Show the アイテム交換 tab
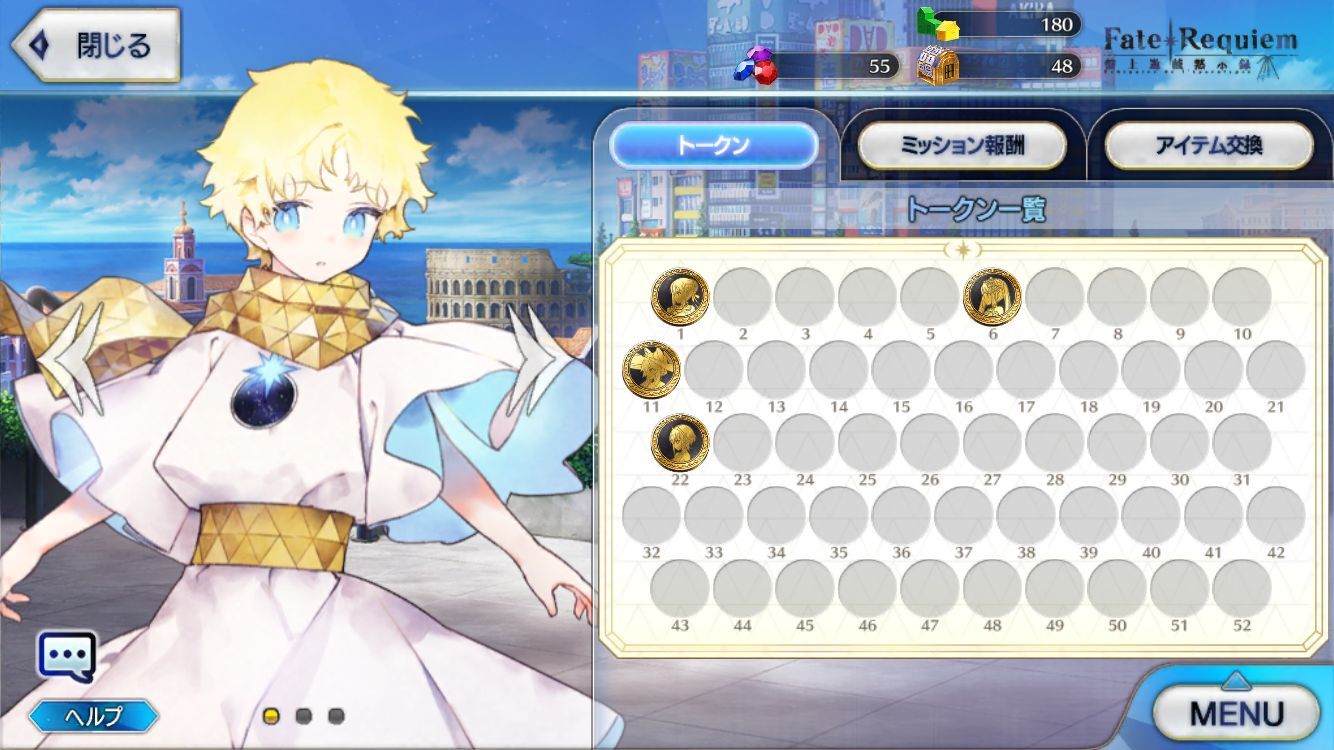The height and width of the screenshot is (750, 1334). (x=1208, y=146)
